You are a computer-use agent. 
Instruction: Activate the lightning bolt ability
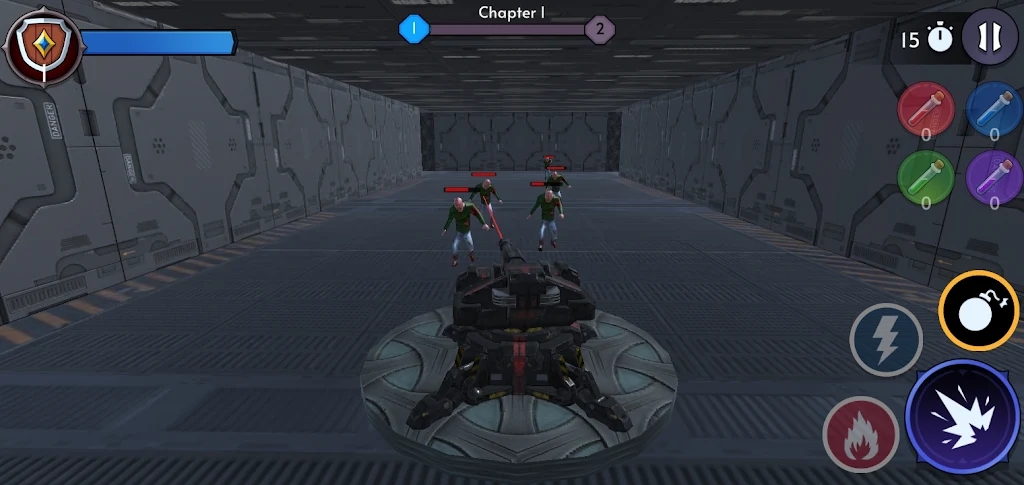click(886, 341)
